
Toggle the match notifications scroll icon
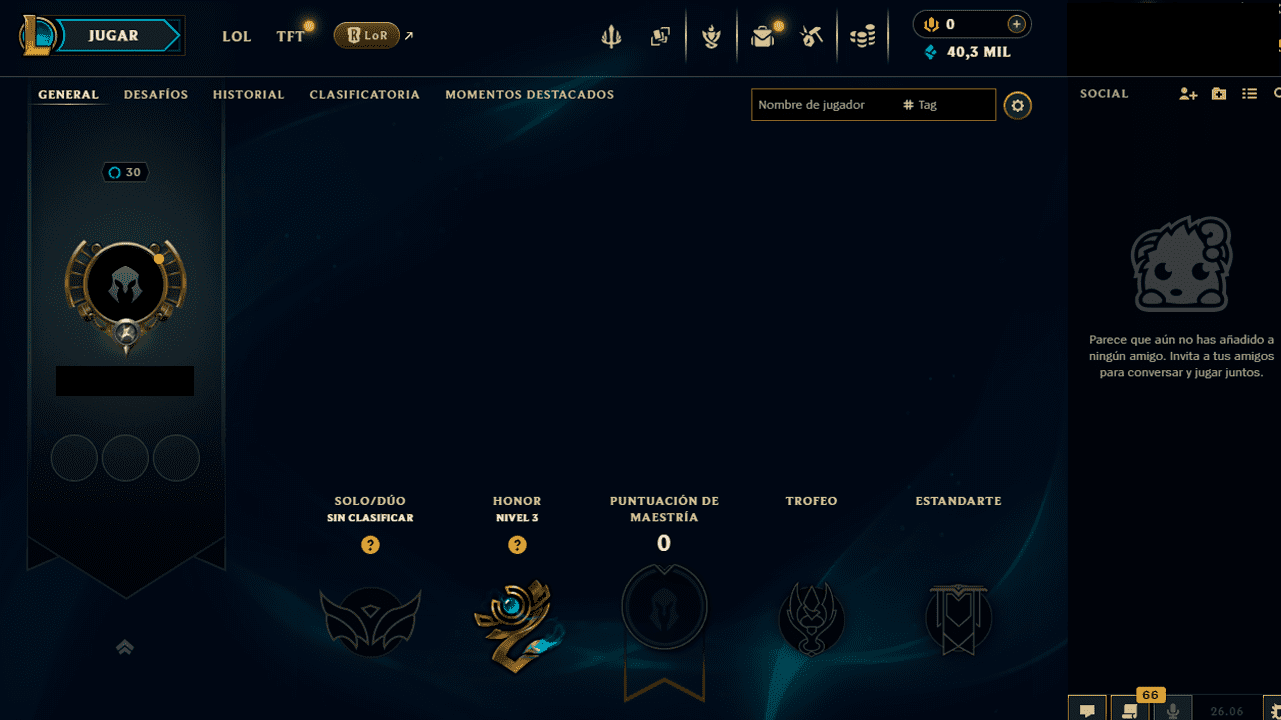tap(1127, 712)
